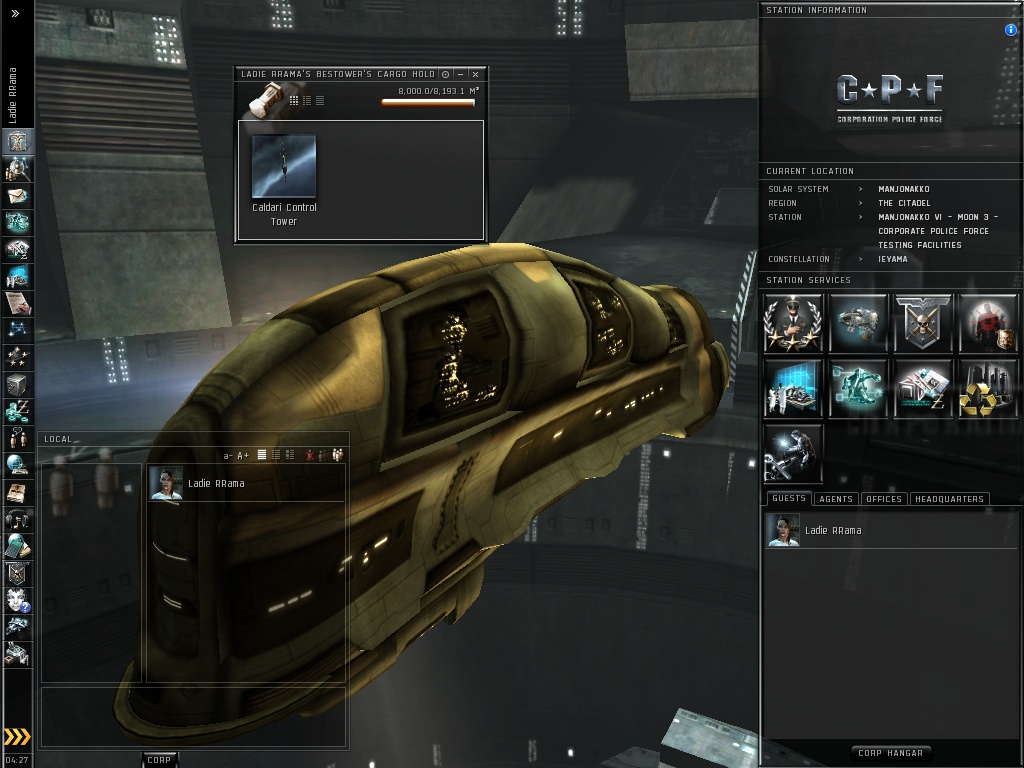
Task: Select the Guests tab
Action: click(788, 499)
